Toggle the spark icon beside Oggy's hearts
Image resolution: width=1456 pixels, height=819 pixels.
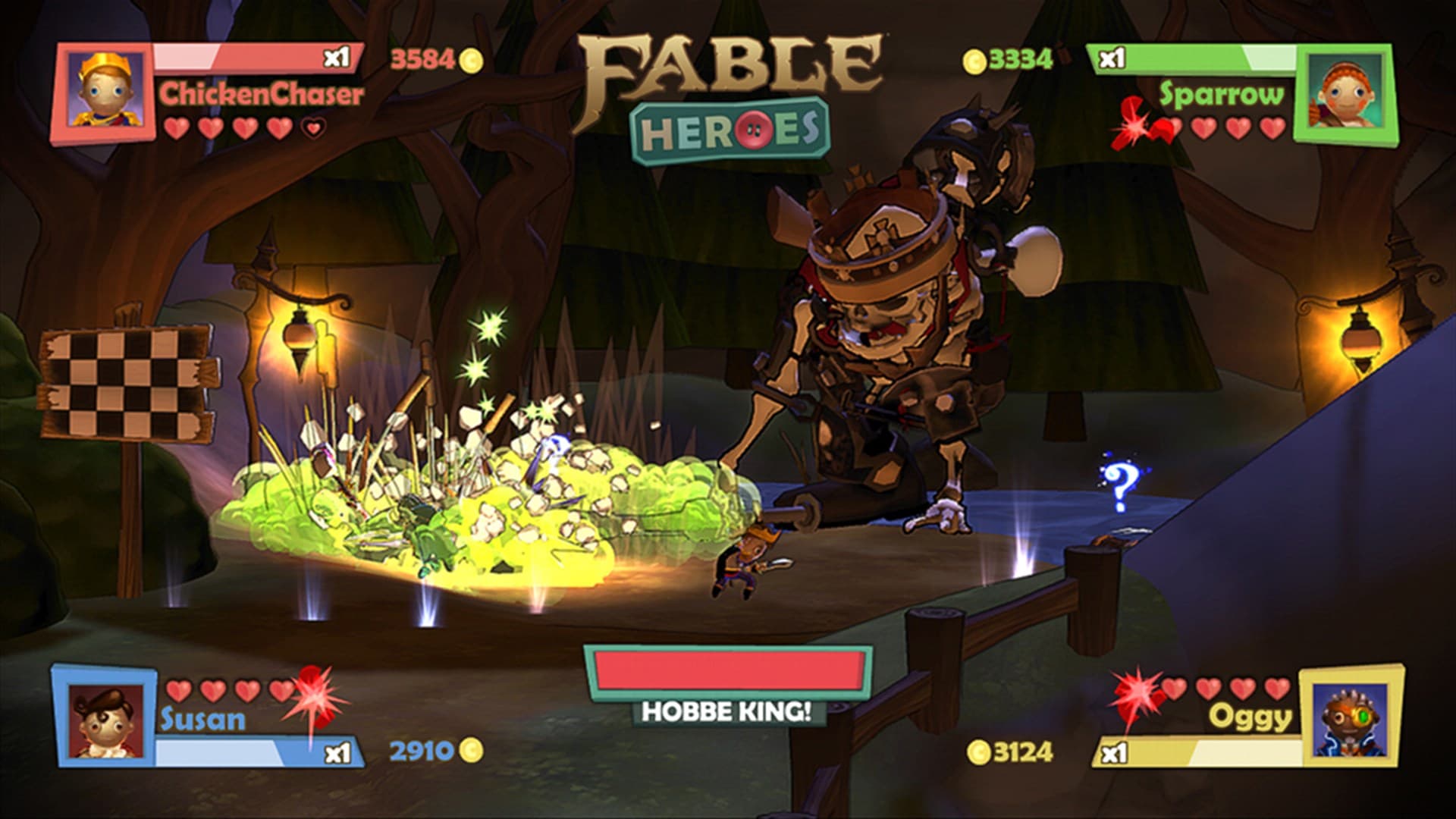[1137, 692]
